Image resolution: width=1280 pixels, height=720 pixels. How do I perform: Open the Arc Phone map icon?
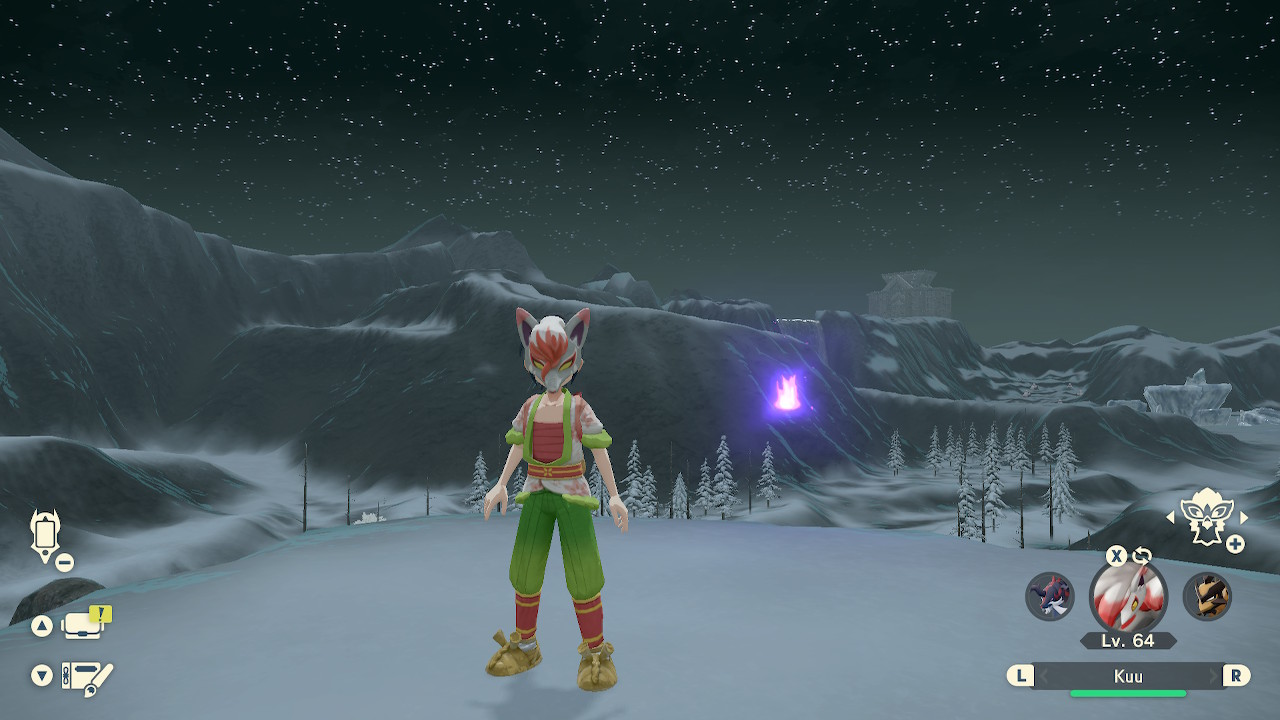pos(45,533)
